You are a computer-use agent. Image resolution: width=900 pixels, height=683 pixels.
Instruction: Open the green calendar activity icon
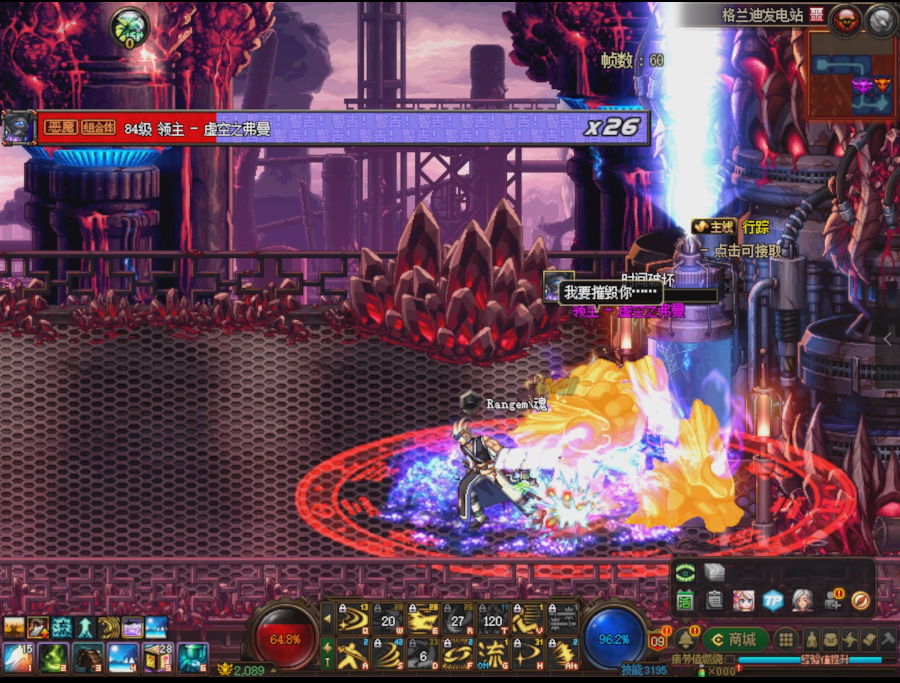point(685,600)
